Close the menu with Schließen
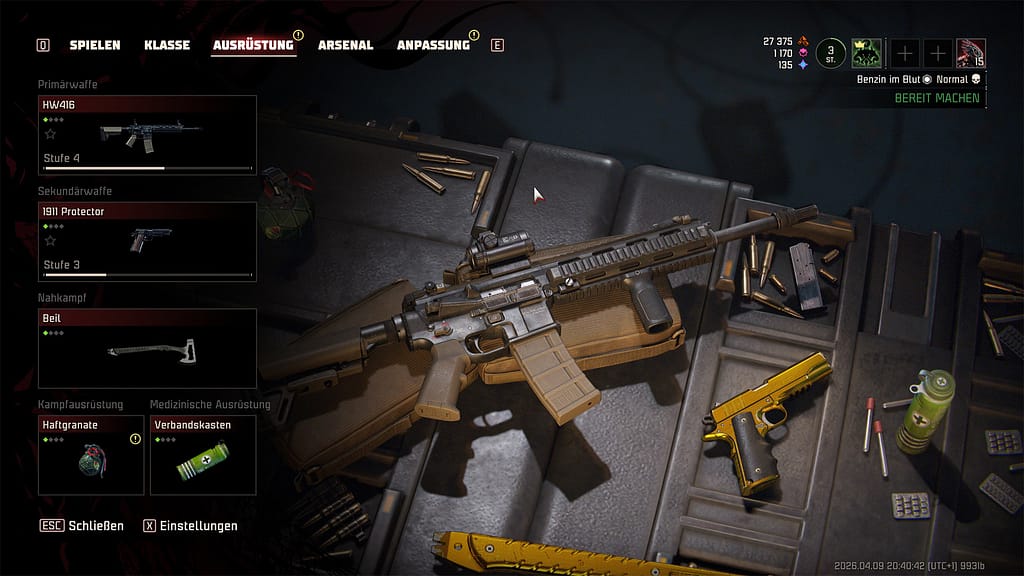 click(82, 525)
